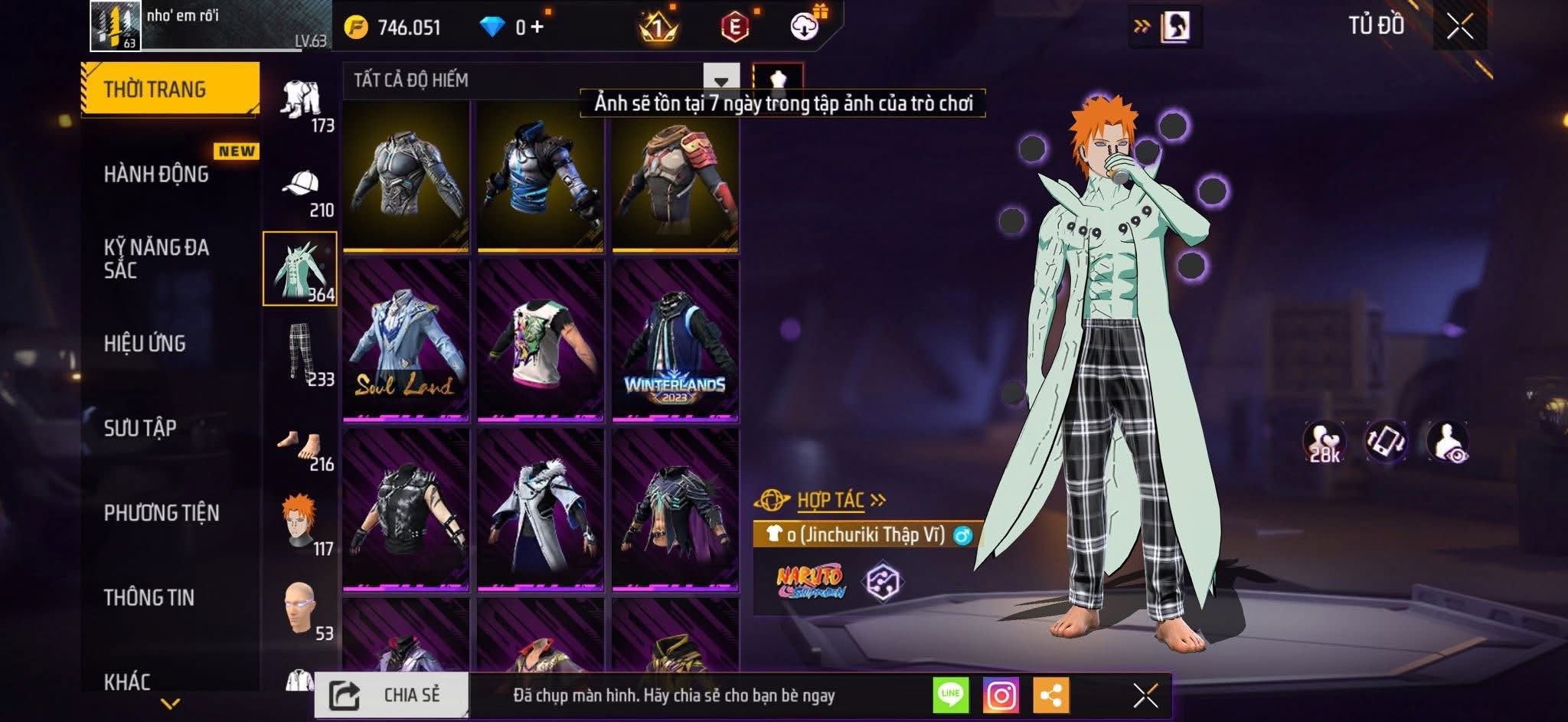The image size is (1568, 722).
Task: Select the samurai armor top
Action: click(675, 177)
